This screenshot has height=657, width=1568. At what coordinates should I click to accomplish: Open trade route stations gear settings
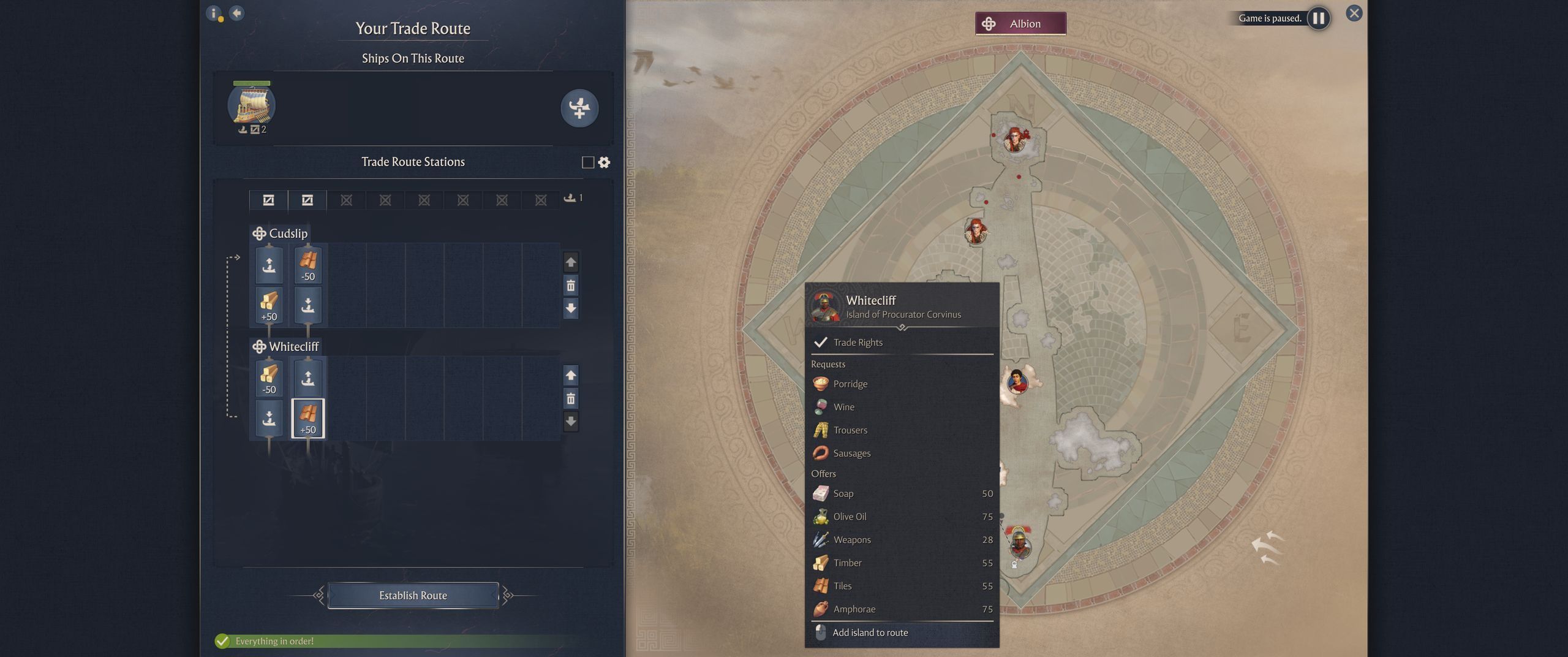click(x=604, y=162)
